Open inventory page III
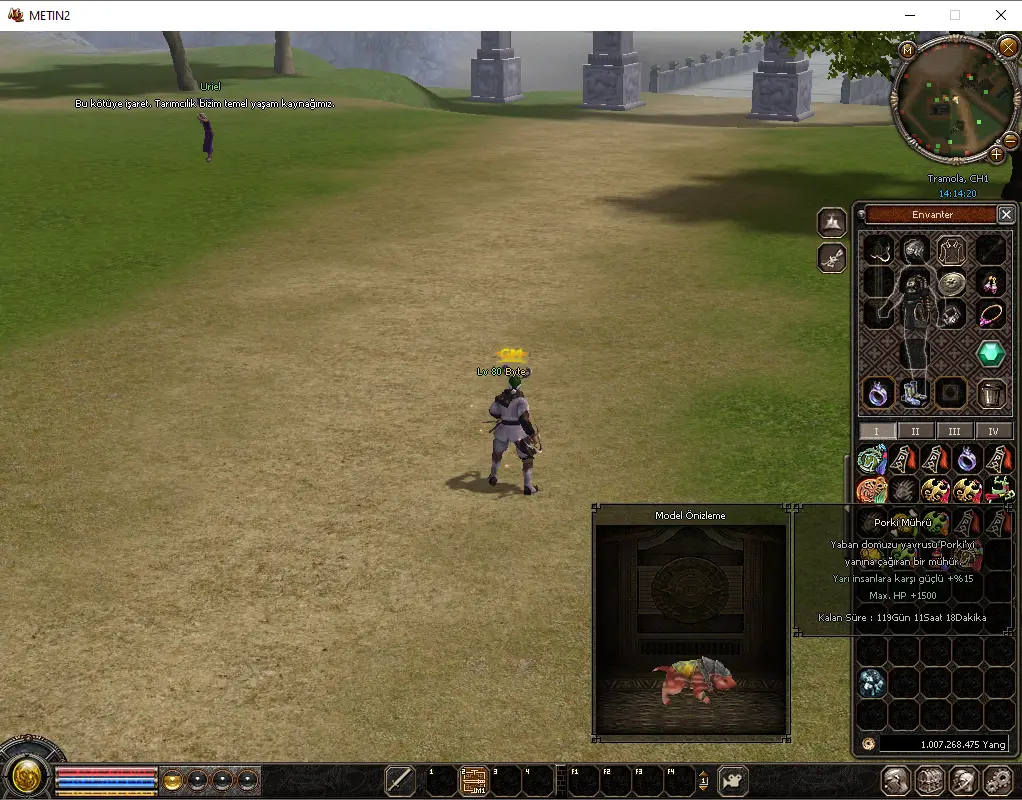The image size is (1022, 800). [x=954, y=431]
